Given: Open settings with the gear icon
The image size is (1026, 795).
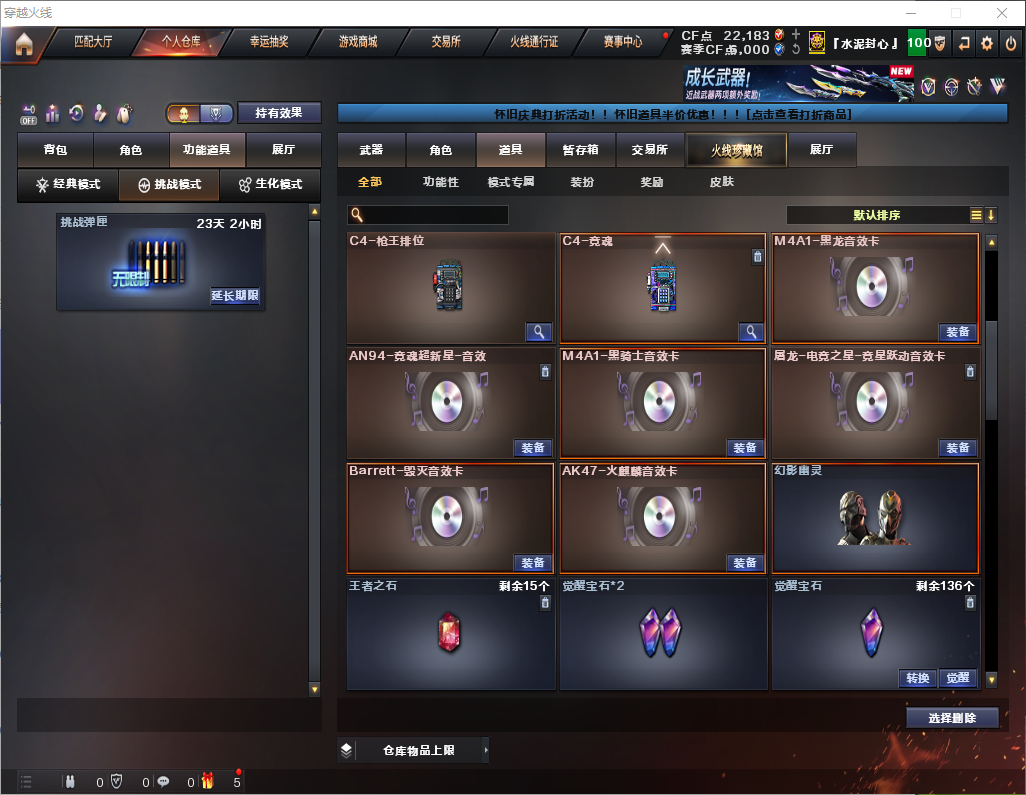Looking at the screenshot, I should [x=987, y=44].
